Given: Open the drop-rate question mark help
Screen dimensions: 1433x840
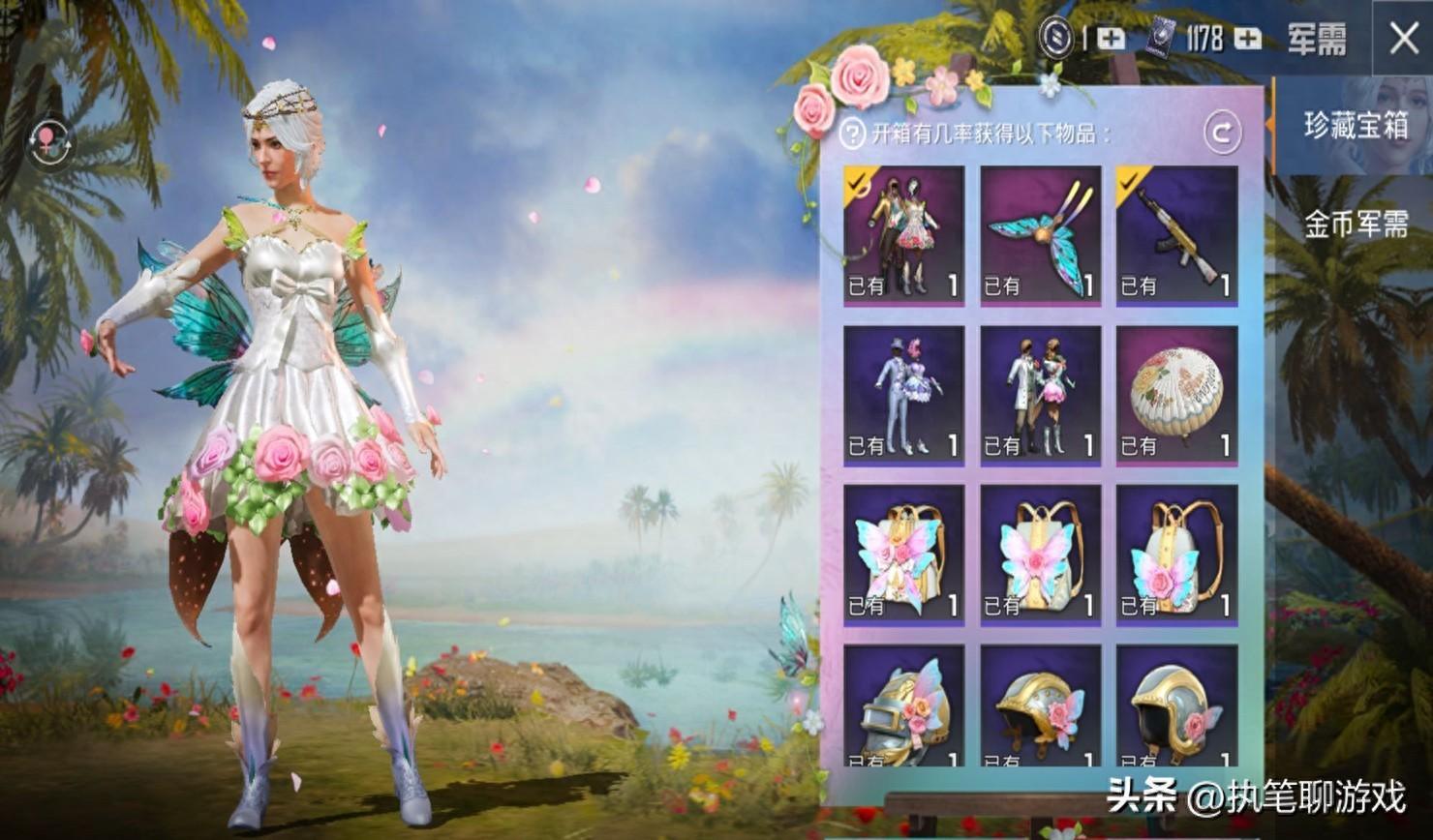Looking at the screenshot, I should pyautogui.click(x=852, y=135).
